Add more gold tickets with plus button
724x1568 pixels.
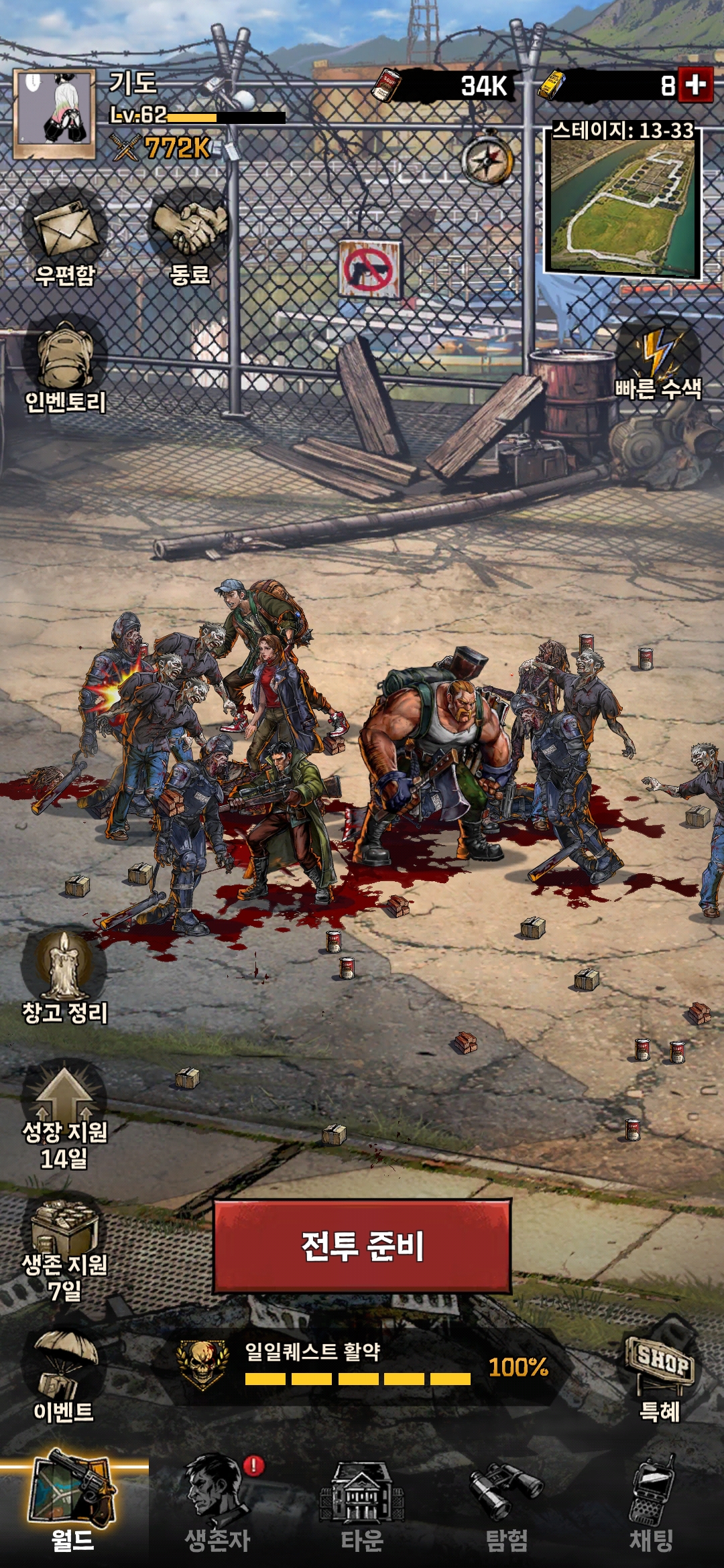coord(695,86)
